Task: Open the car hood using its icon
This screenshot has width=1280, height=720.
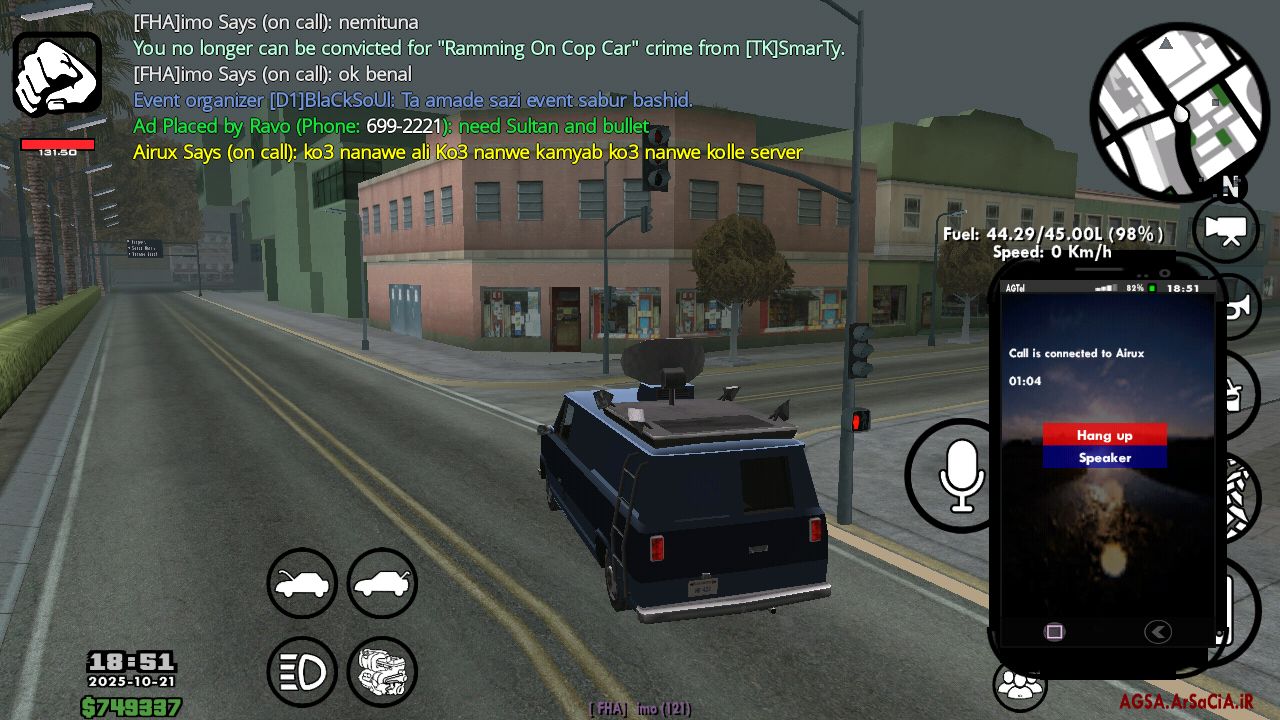Action: [x=302, y=583]
